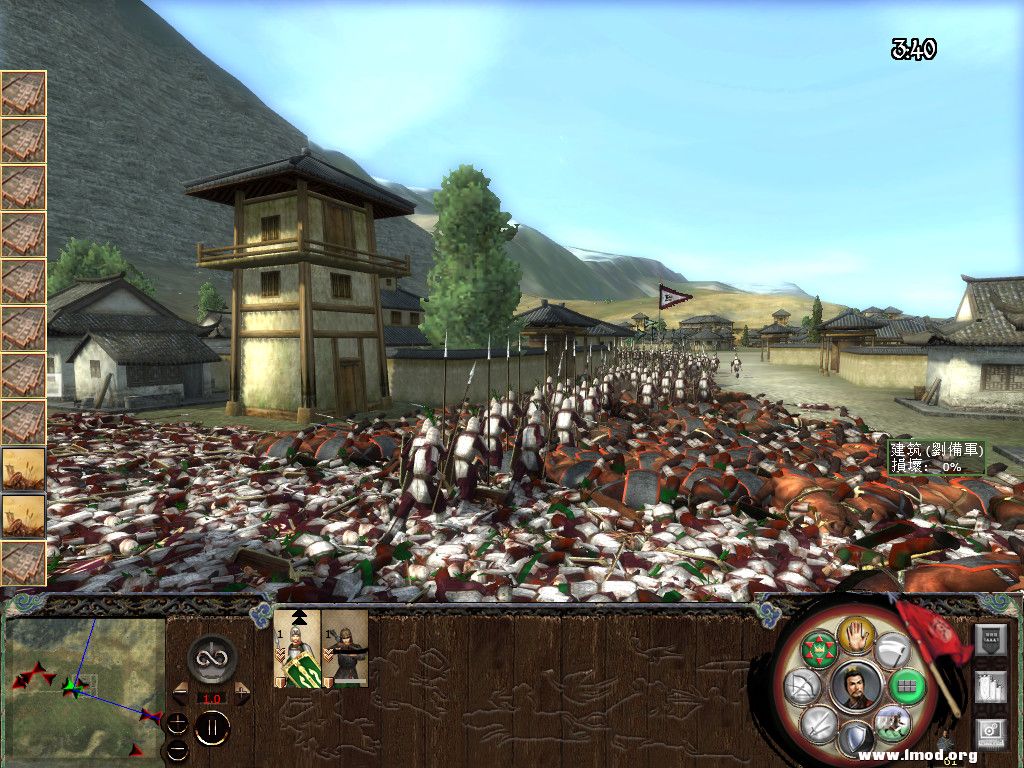Select the spearman unit card with green shield
1024x768 pixels.
[x=297, y=648]
